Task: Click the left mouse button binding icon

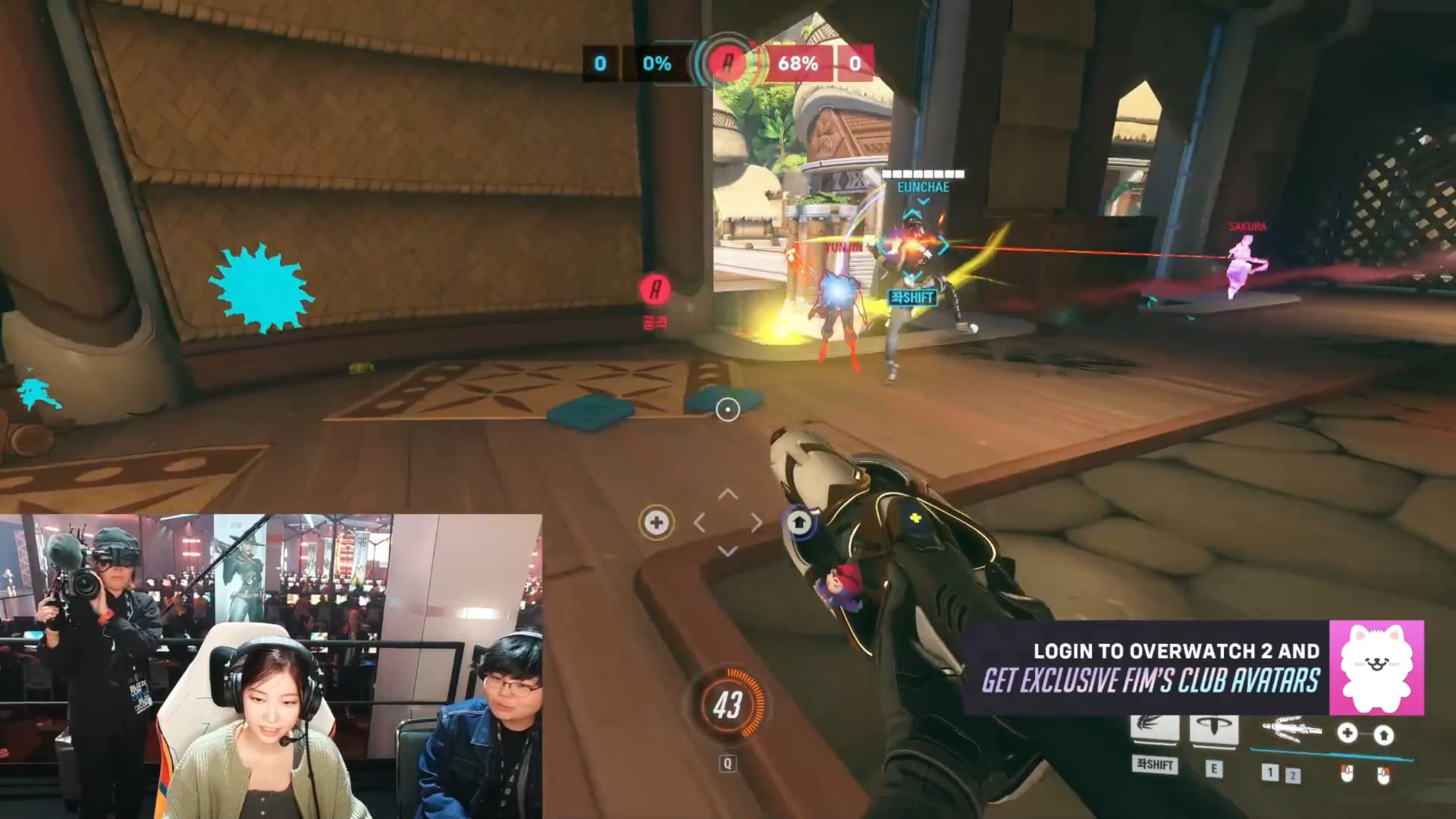Action: 1347,774
